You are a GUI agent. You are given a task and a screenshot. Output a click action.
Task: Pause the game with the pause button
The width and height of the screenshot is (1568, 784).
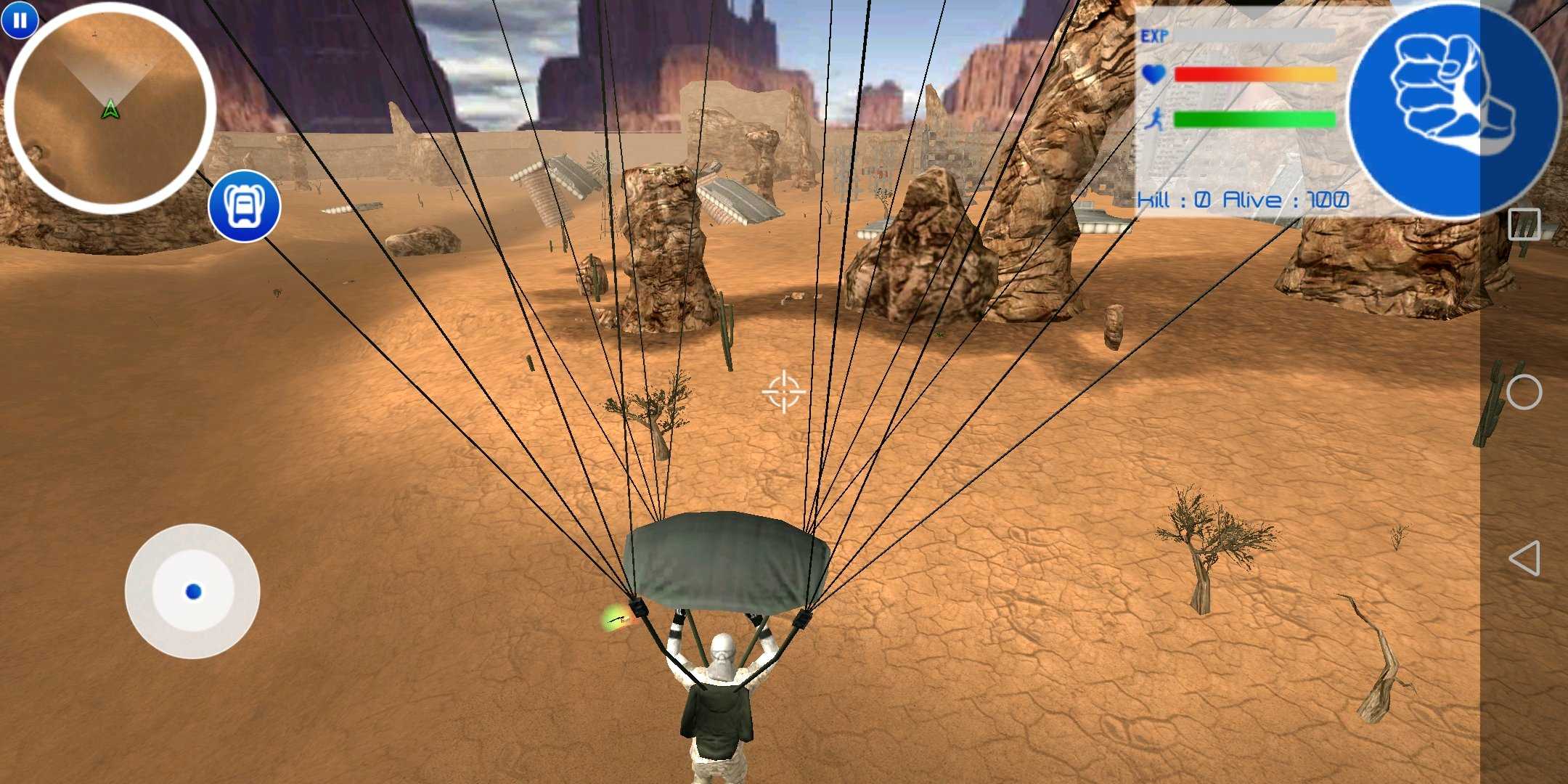[x=20, y=20]
